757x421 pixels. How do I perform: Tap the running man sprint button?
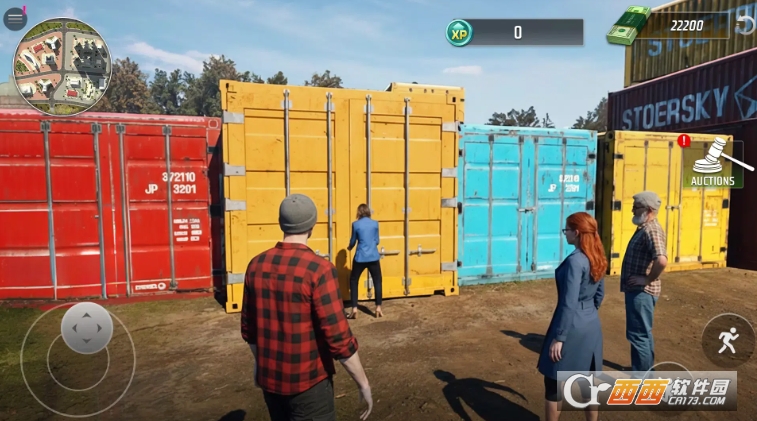pyautogui.click(x=728, y=340)
